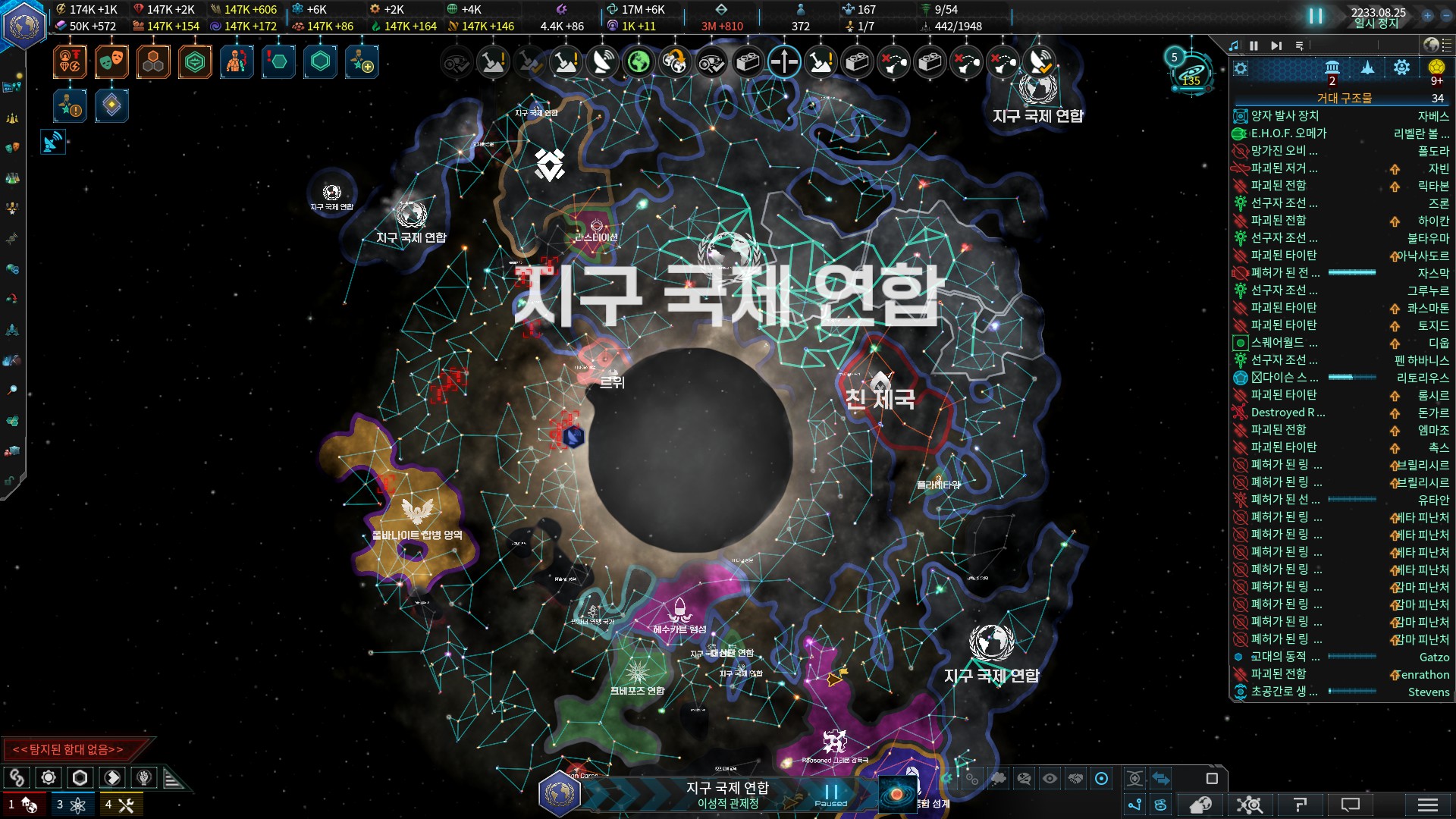This screenshot has width=1456, height=819.
Task: Open the situation log badge showing 135
Action: pyautogui.click(x=1191, y=72)
